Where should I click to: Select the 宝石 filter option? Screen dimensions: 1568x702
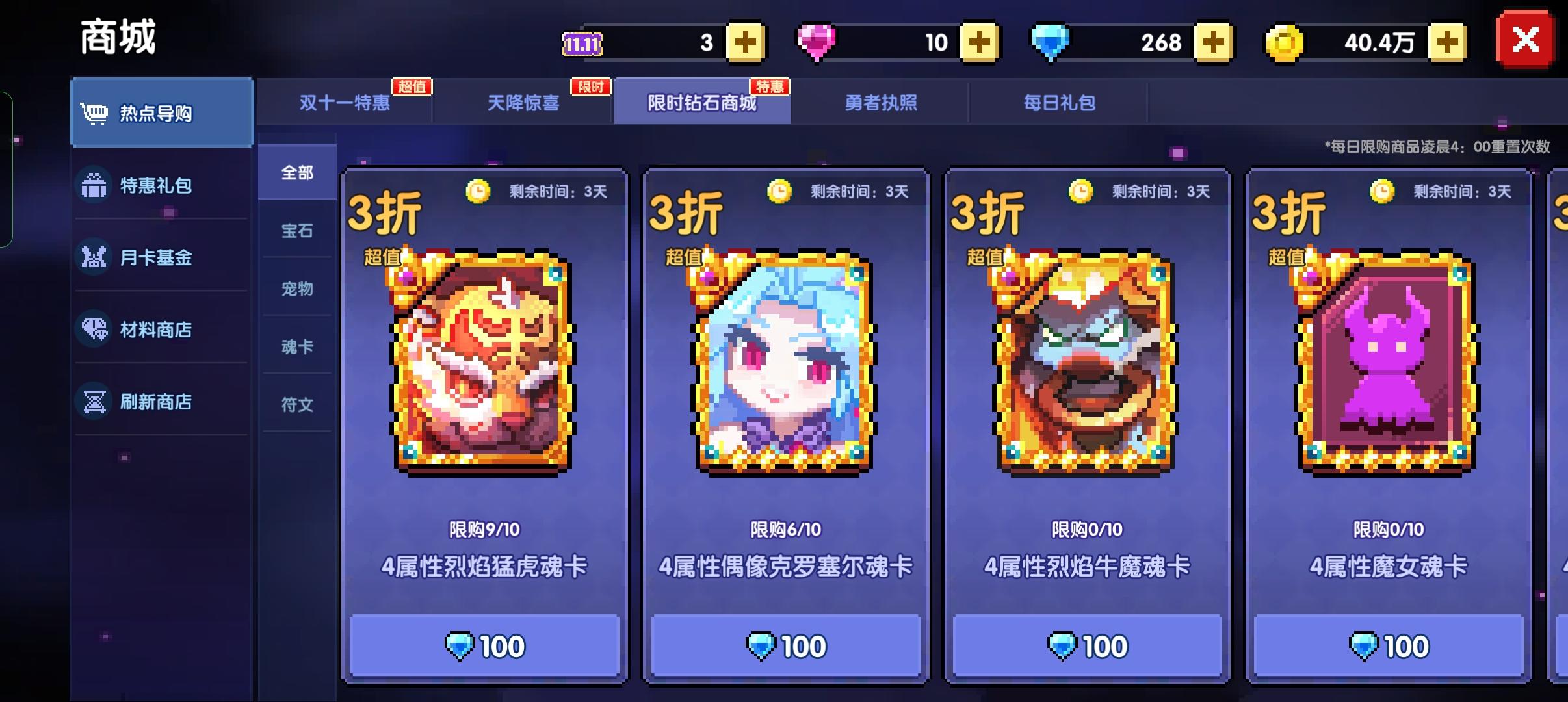coord(297,231)
